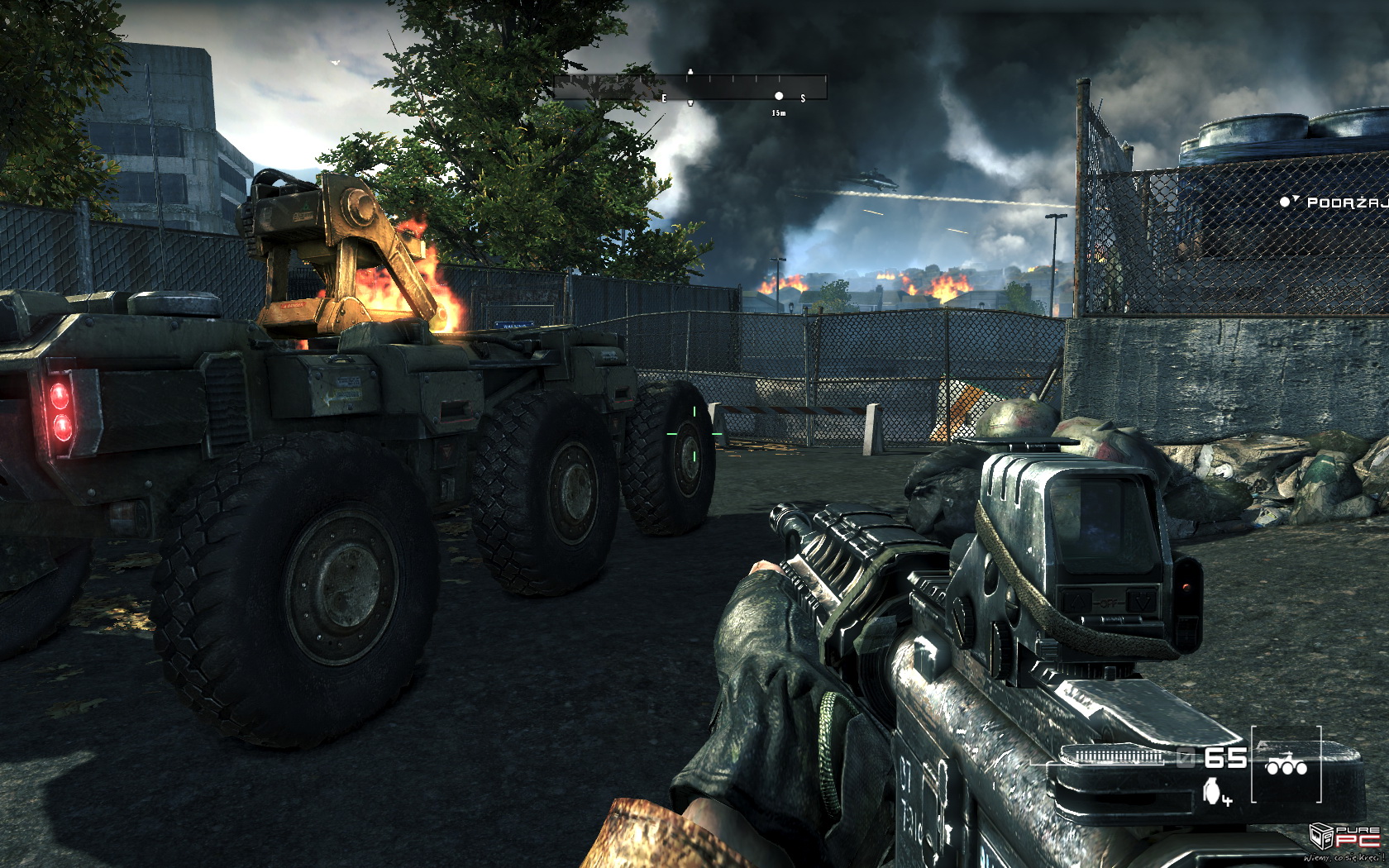The height and width of the screenshot is (868, 1389).
Task: Select the objective dot on the compass
Action: tap(779, 96)
